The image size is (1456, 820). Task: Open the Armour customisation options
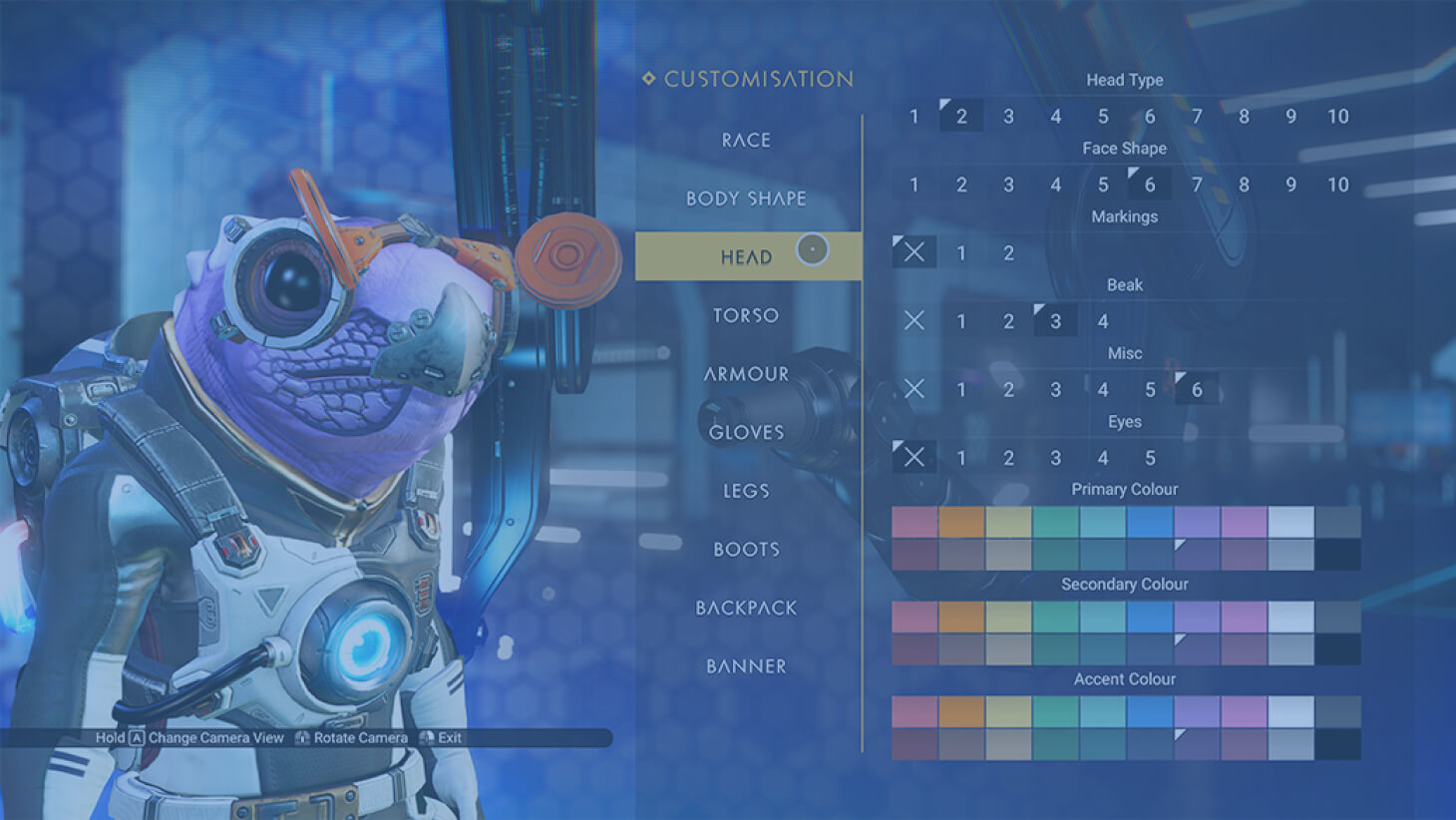[746, 374]
